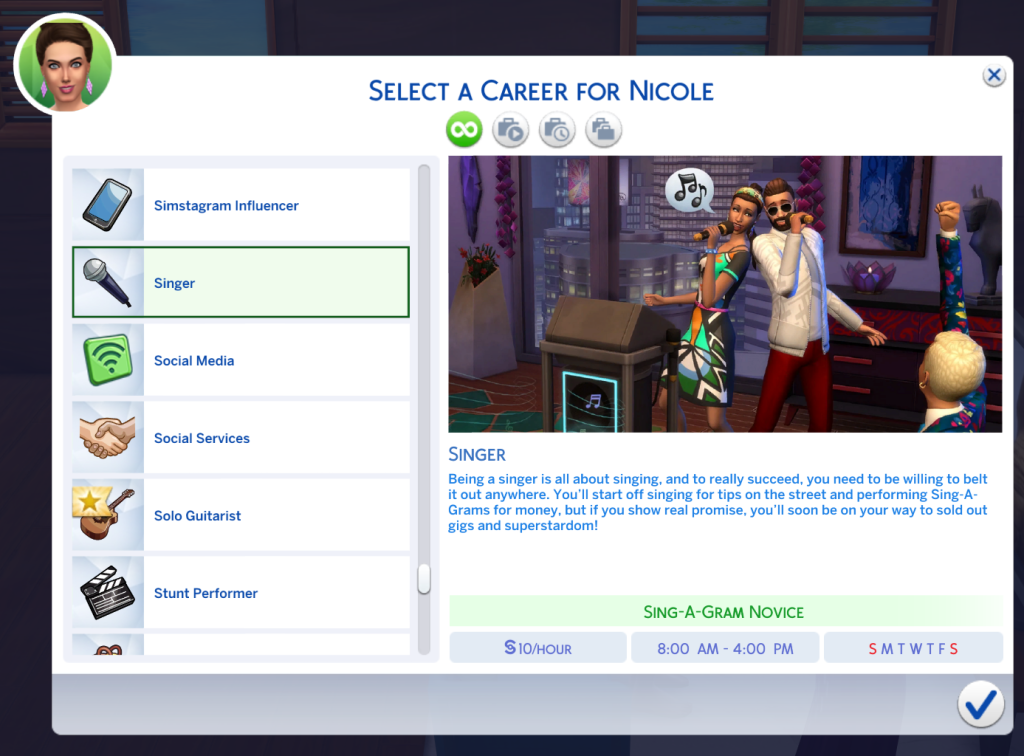1024x756 pixels.
Task: Click the Singer career preview image
Action: [724, 294]
